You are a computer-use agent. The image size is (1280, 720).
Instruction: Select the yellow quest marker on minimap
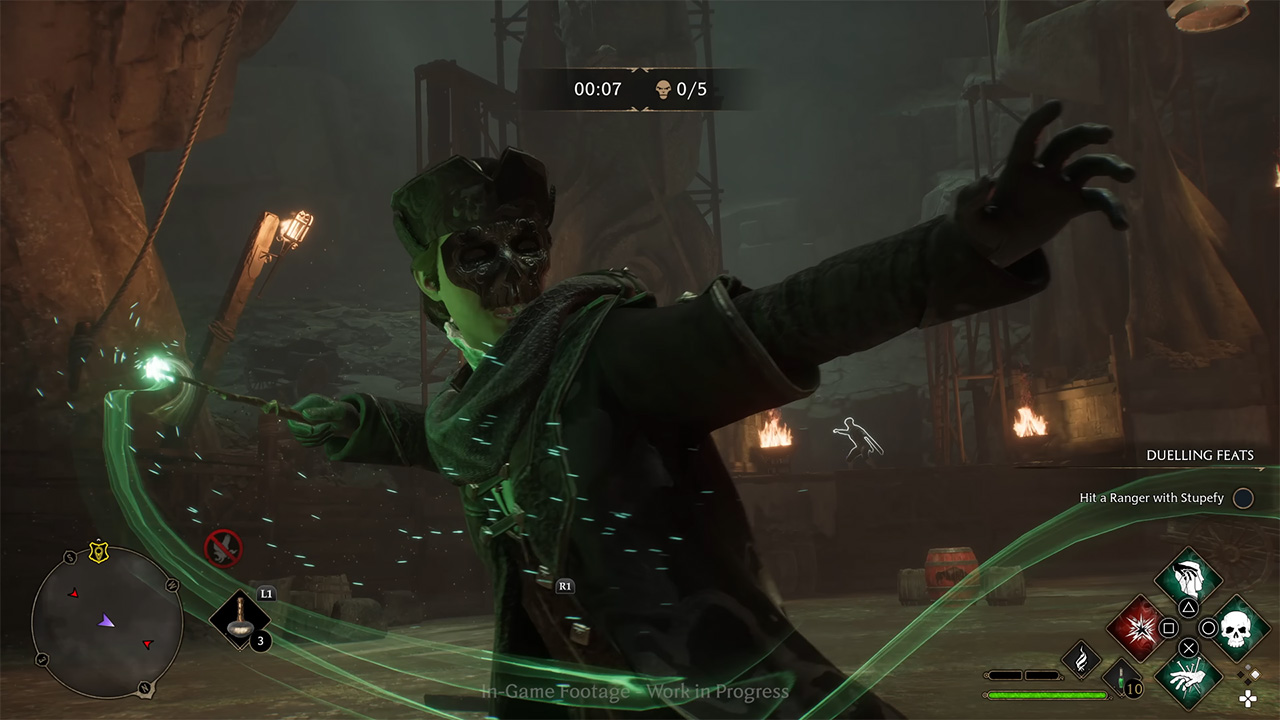(98, 551)
